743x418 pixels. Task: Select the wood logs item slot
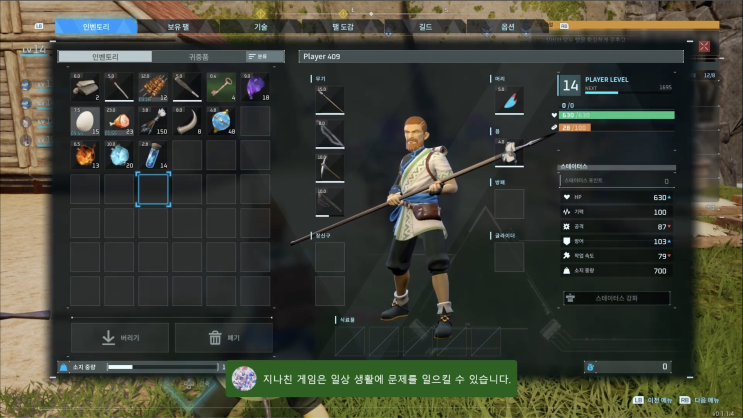pyautogui.click(x=85, y=87)
